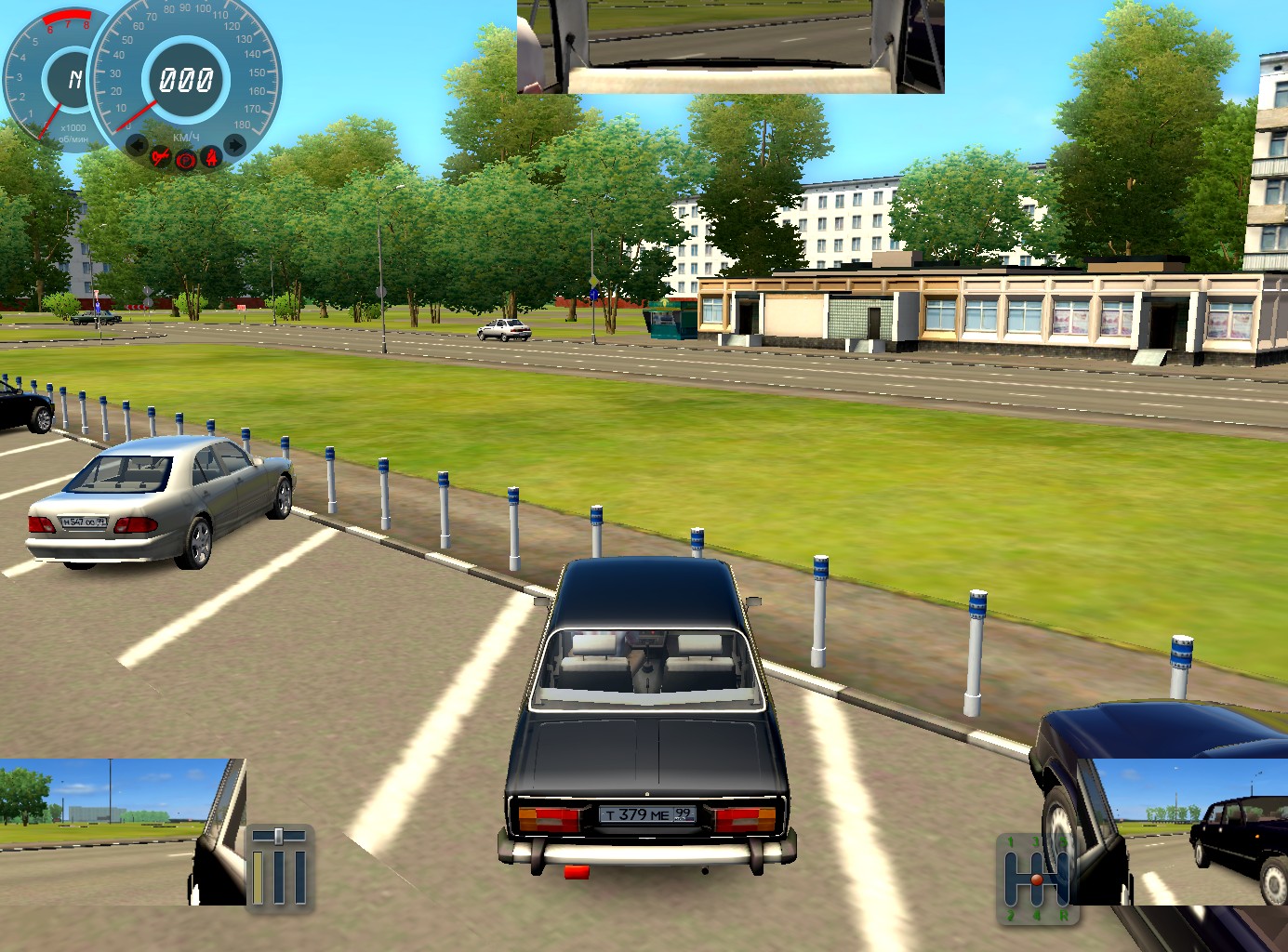
Task: Activate the right turn signal arrow
Action: pos(235,145)
